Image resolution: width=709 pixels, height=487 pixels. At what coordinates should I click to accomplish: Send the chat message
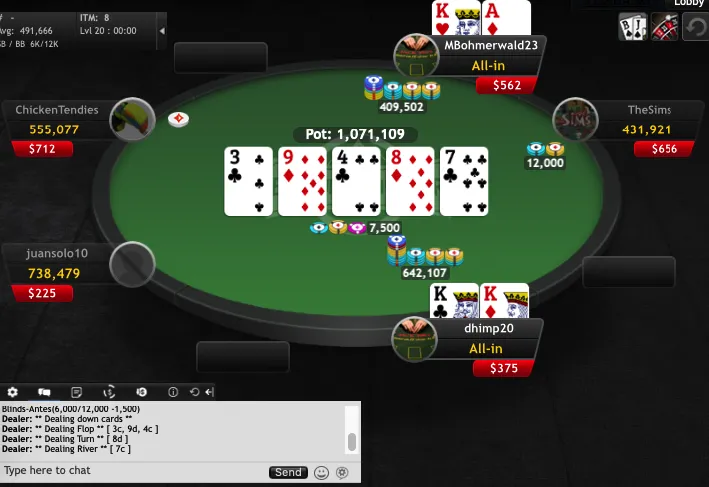coord(288,472)
